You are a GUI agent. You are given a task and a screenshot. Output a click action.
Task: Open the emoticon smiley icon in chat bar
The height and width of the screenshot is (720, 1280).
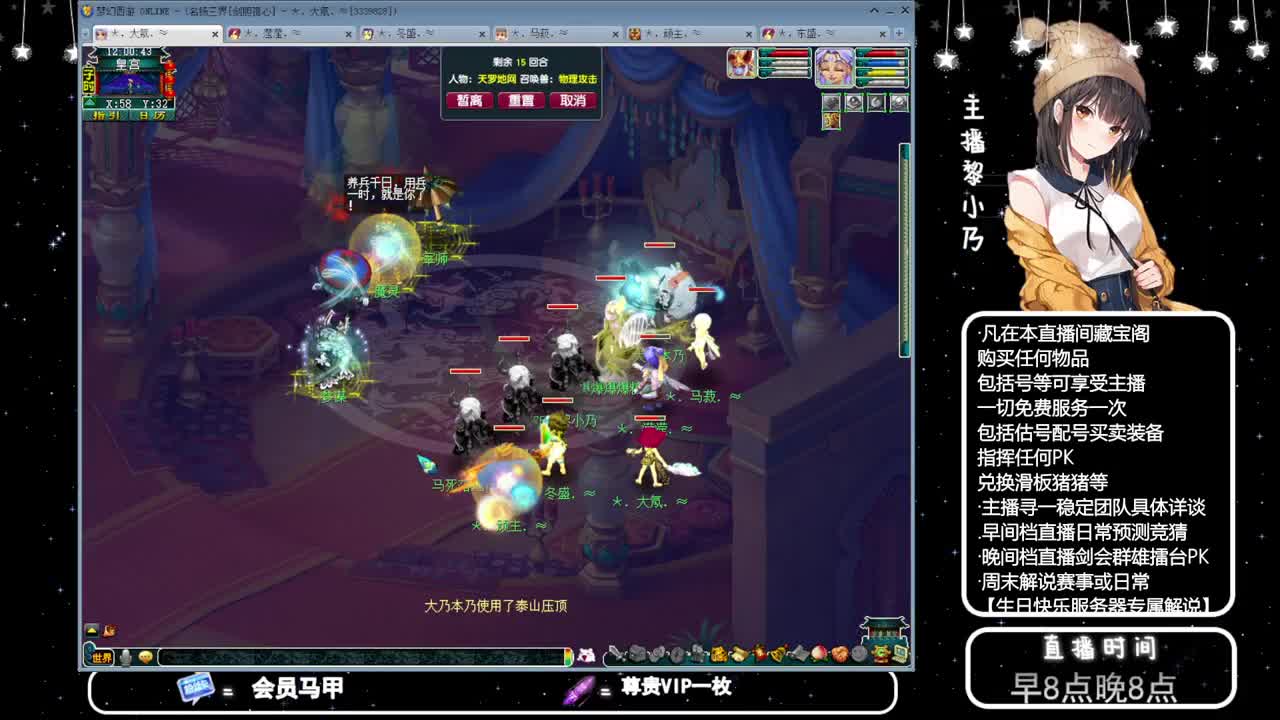[145, 657]
